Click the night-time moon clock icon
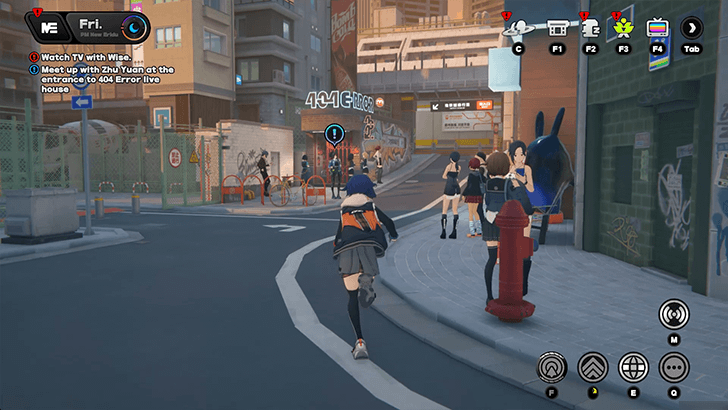 [135, 27]
